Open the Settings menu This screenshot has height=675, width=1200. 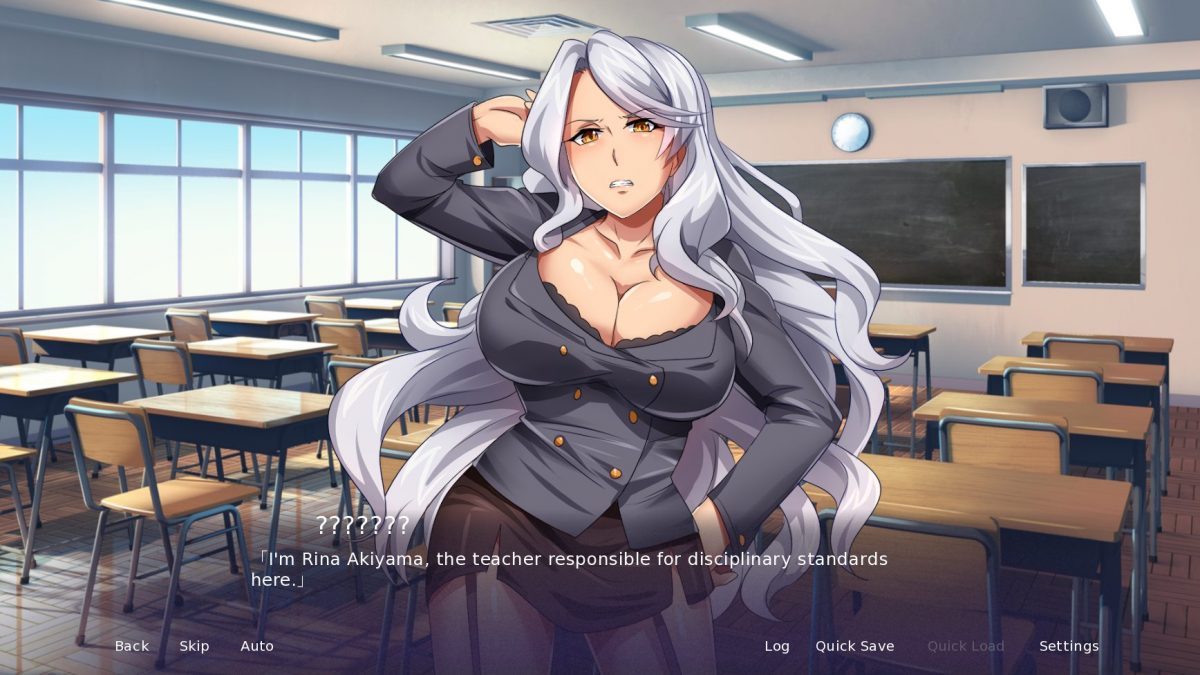[1068, 646]
